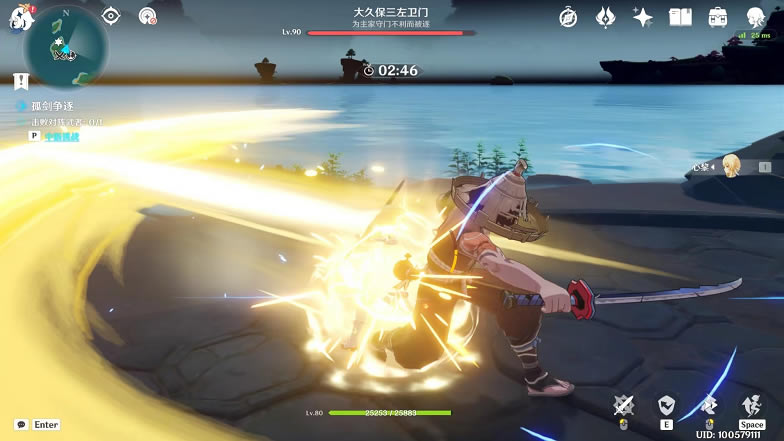This screenshot has width=784, height=441.
Task: Activate the crossed-sword attack skill icon
Action: point(624,405)
